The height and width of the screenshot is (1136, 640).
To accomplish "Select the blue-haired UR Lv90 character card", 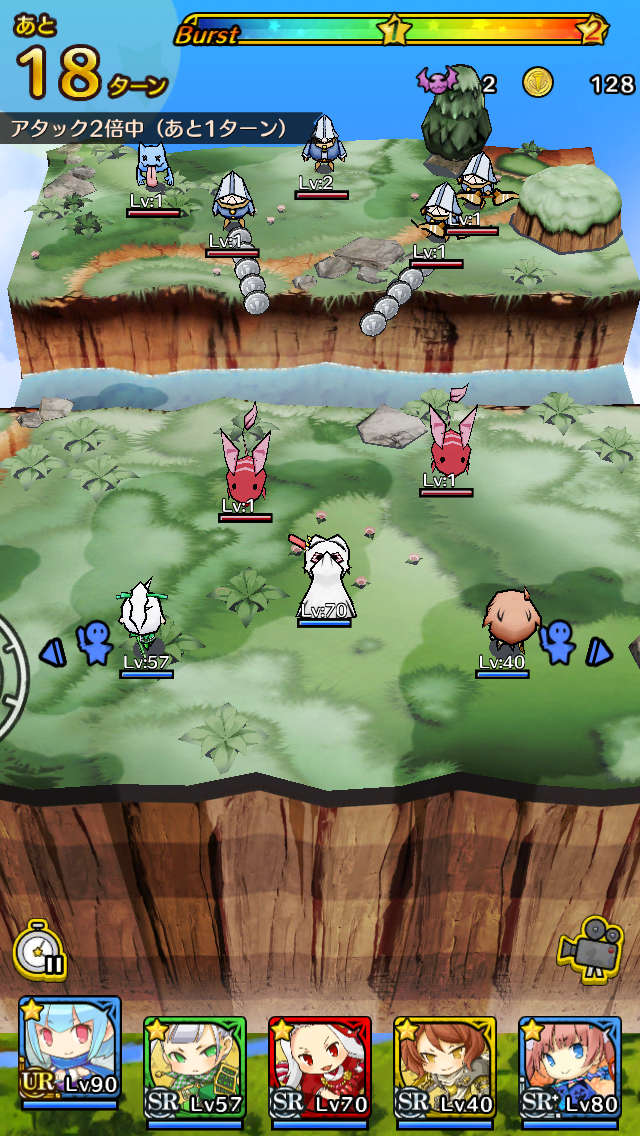I will pos(69,1060).
